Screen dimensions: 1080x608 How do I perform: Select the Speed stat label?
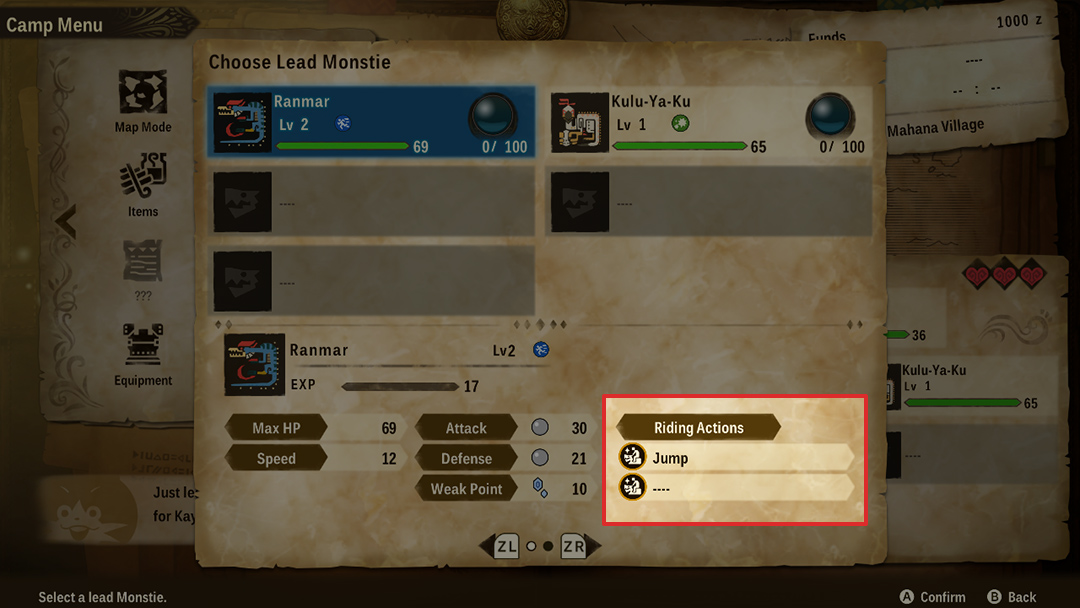point(276,458)
